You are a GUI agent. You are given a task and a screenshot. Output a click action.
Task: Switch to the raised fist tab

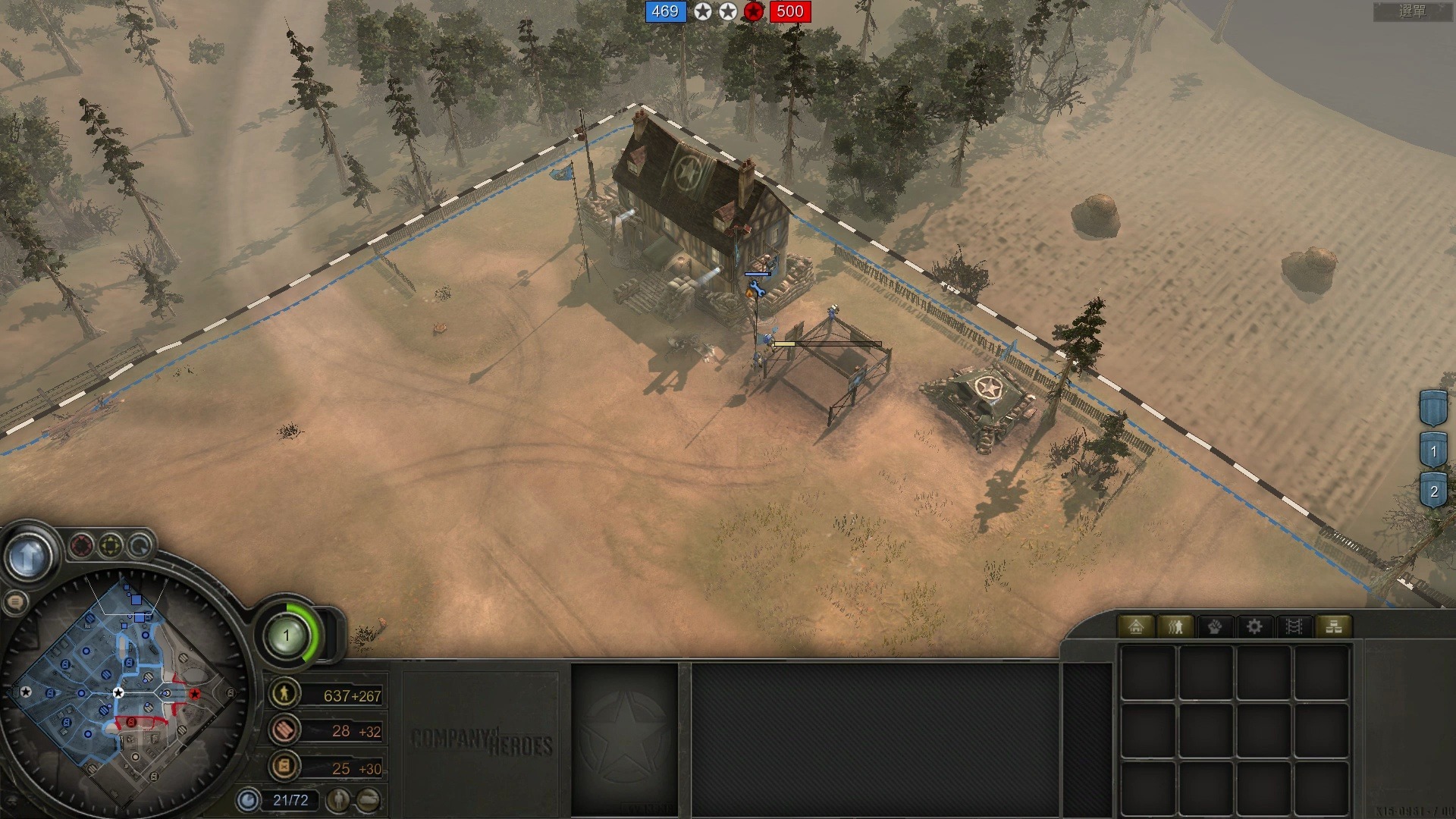(1215, 626)
